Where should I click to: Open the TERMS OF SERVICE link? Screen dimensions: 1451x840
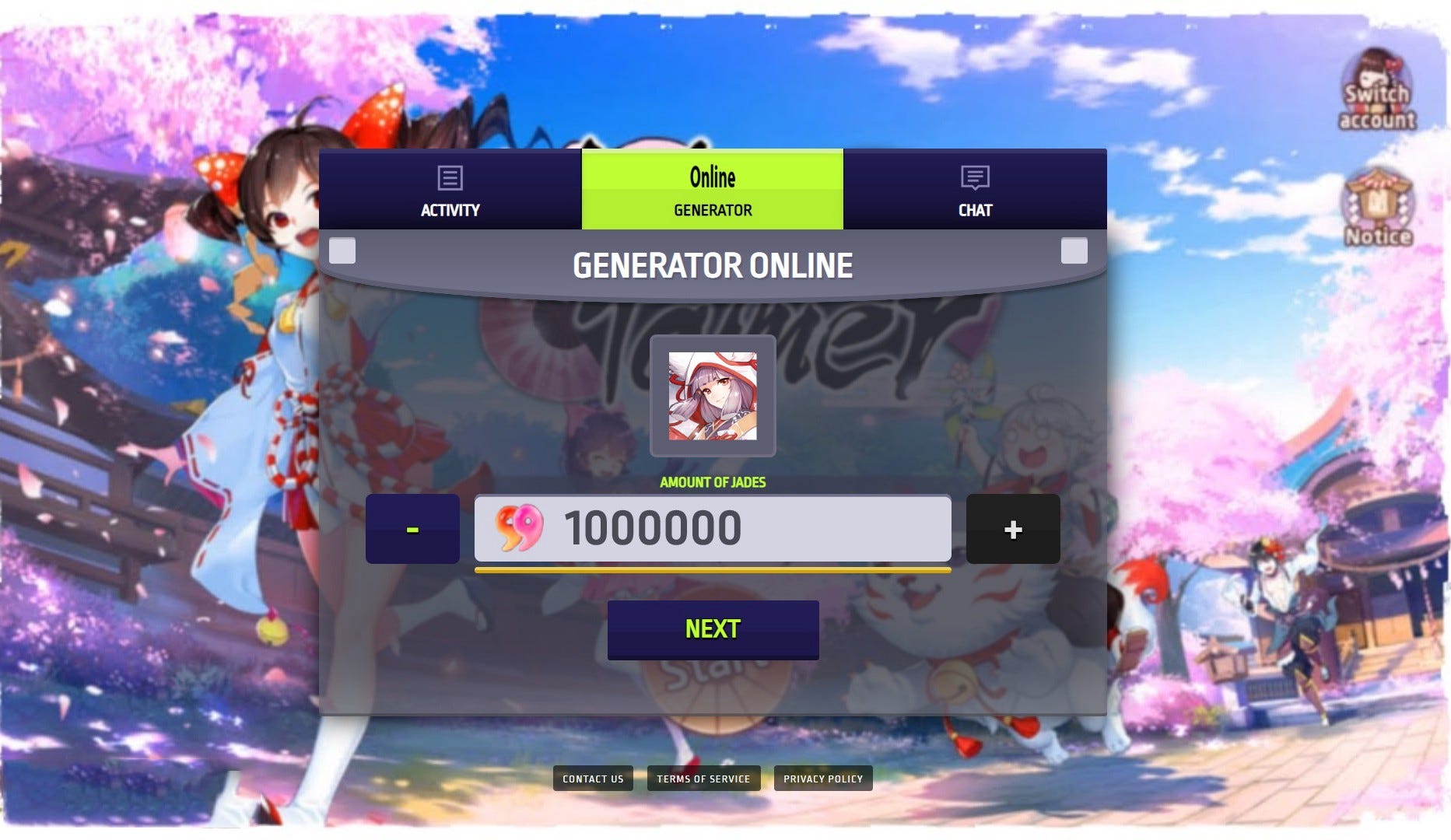point(703,778)
